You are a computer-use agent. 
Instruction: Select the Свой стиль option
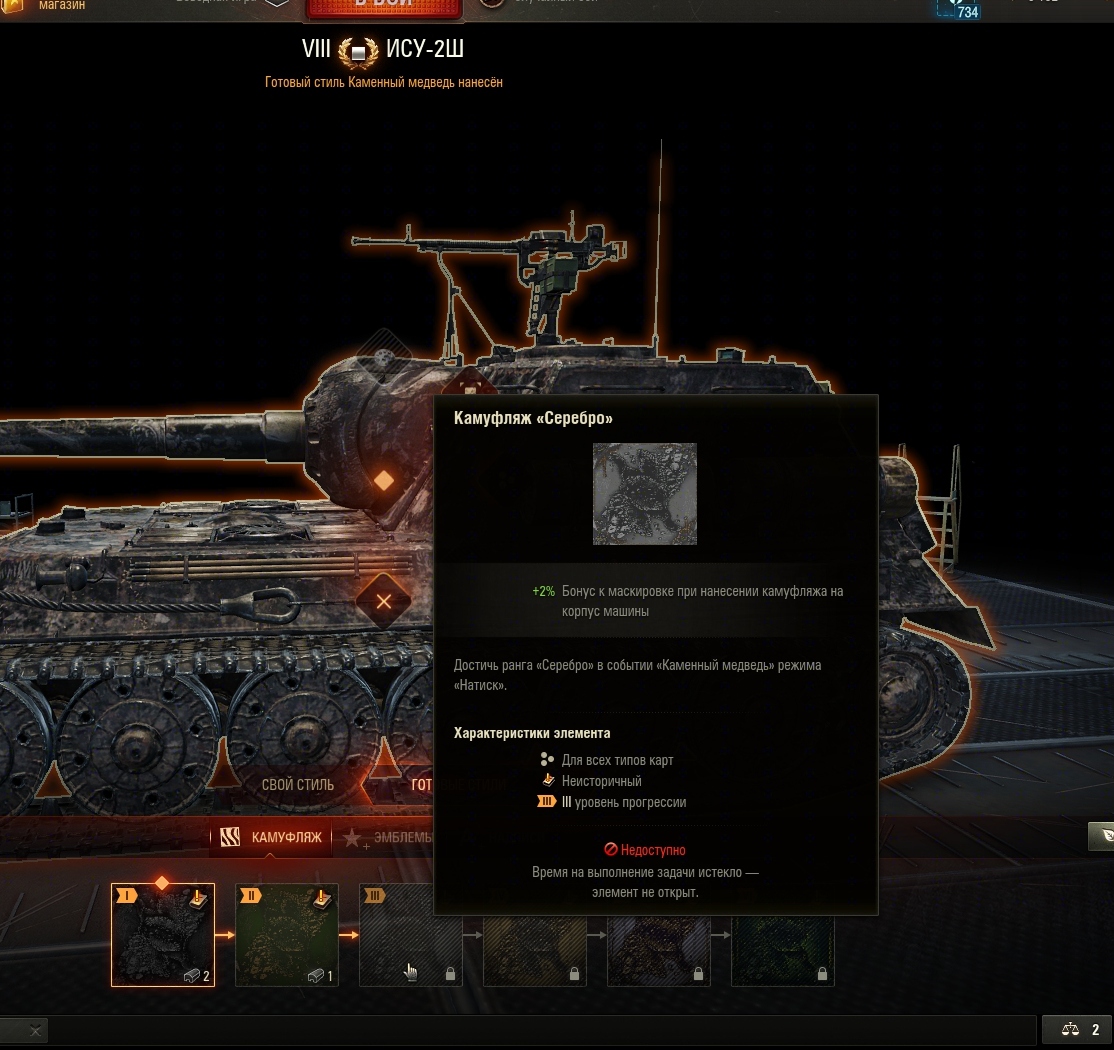298,784
